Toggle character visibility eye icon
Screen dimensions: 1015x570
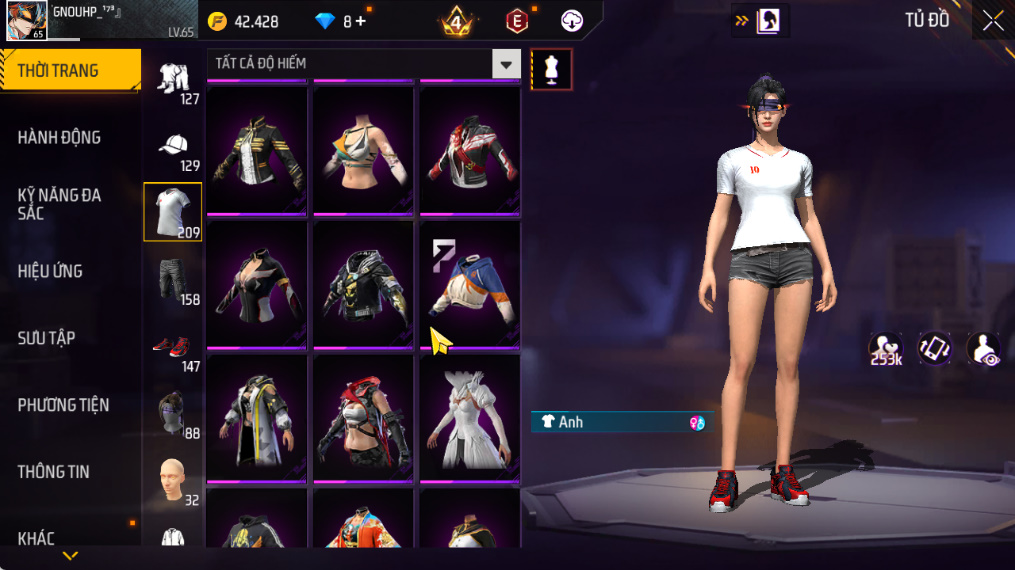coord(984,349)
